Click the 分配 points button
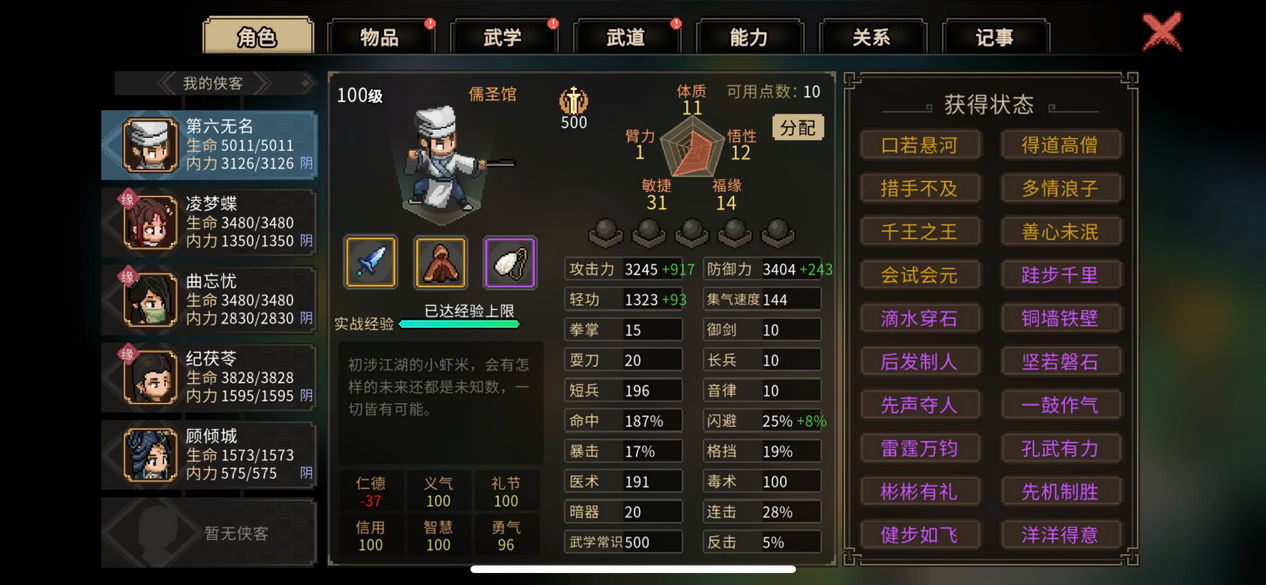This screenshot has width=1266, height=585. (x=798, y=127)
